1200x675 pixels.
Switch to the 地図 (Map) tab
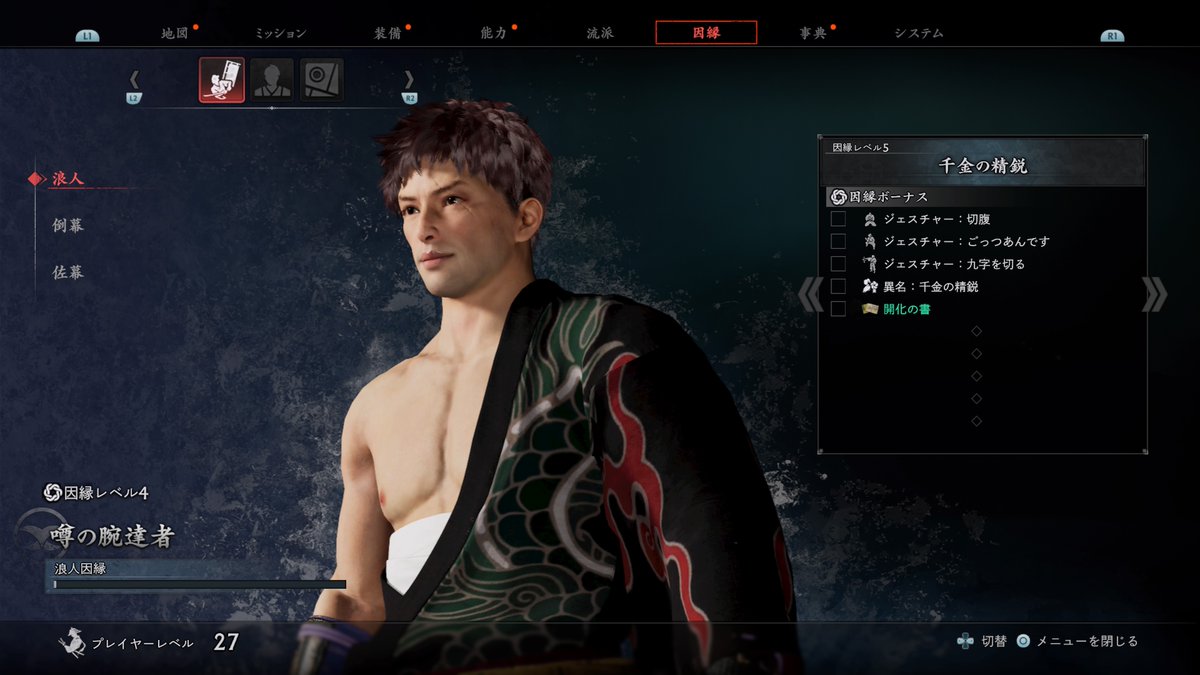coord(175,33)
